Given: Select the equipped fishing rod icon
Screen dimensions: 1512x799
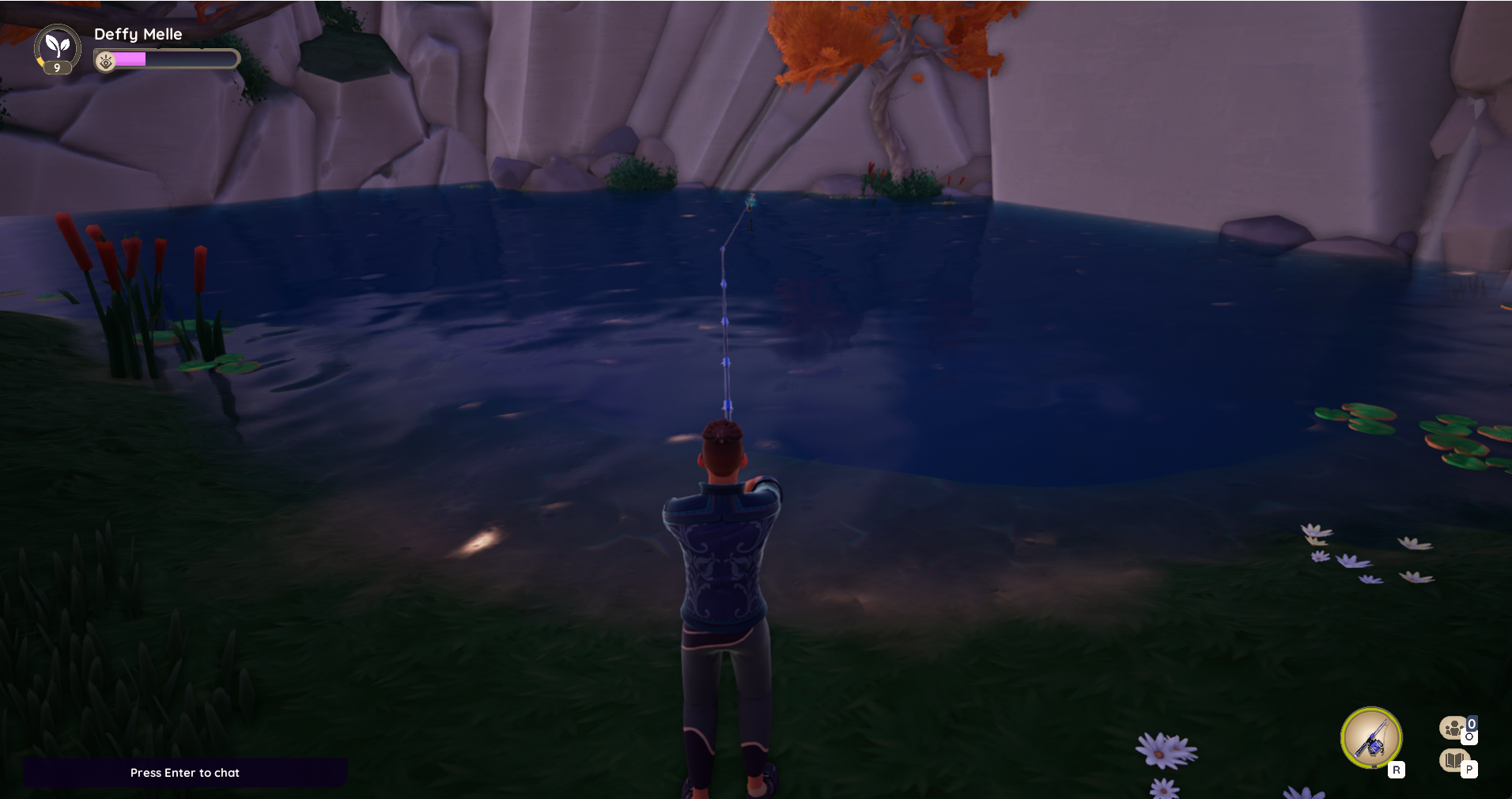Looking at the screenshot, I should click(x=1372, y=737).
